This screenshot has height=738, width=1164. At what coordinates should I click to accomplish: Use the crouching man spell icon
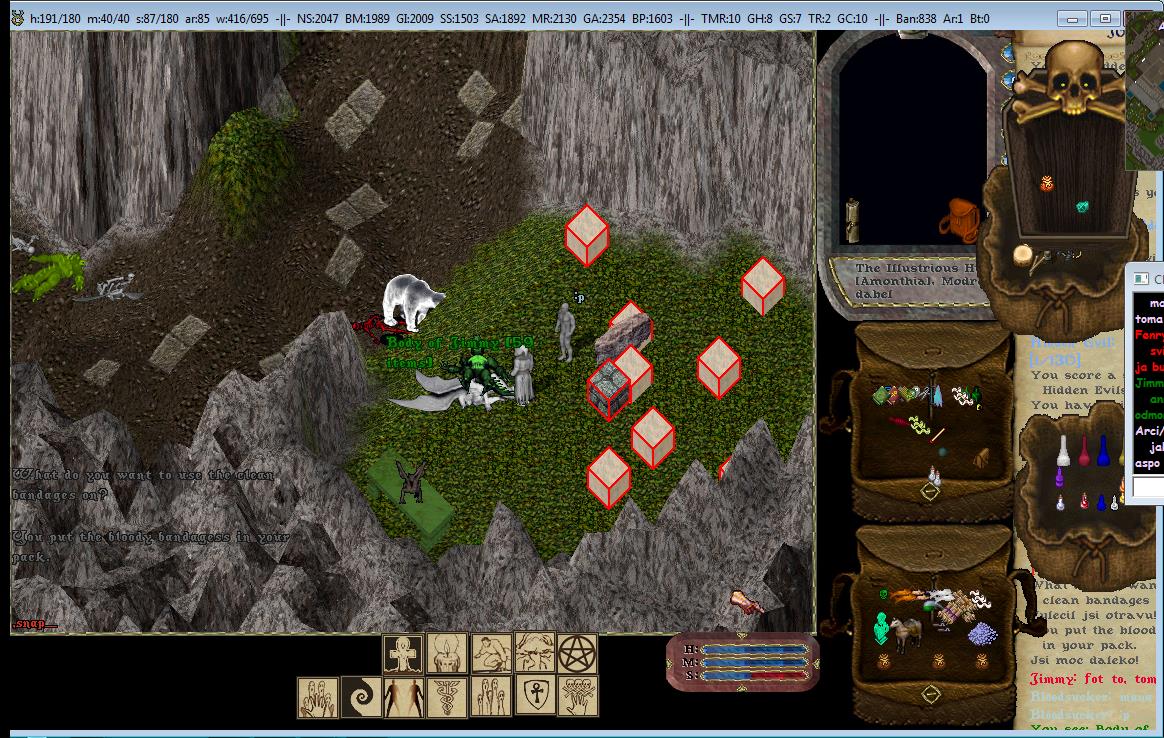491,654
